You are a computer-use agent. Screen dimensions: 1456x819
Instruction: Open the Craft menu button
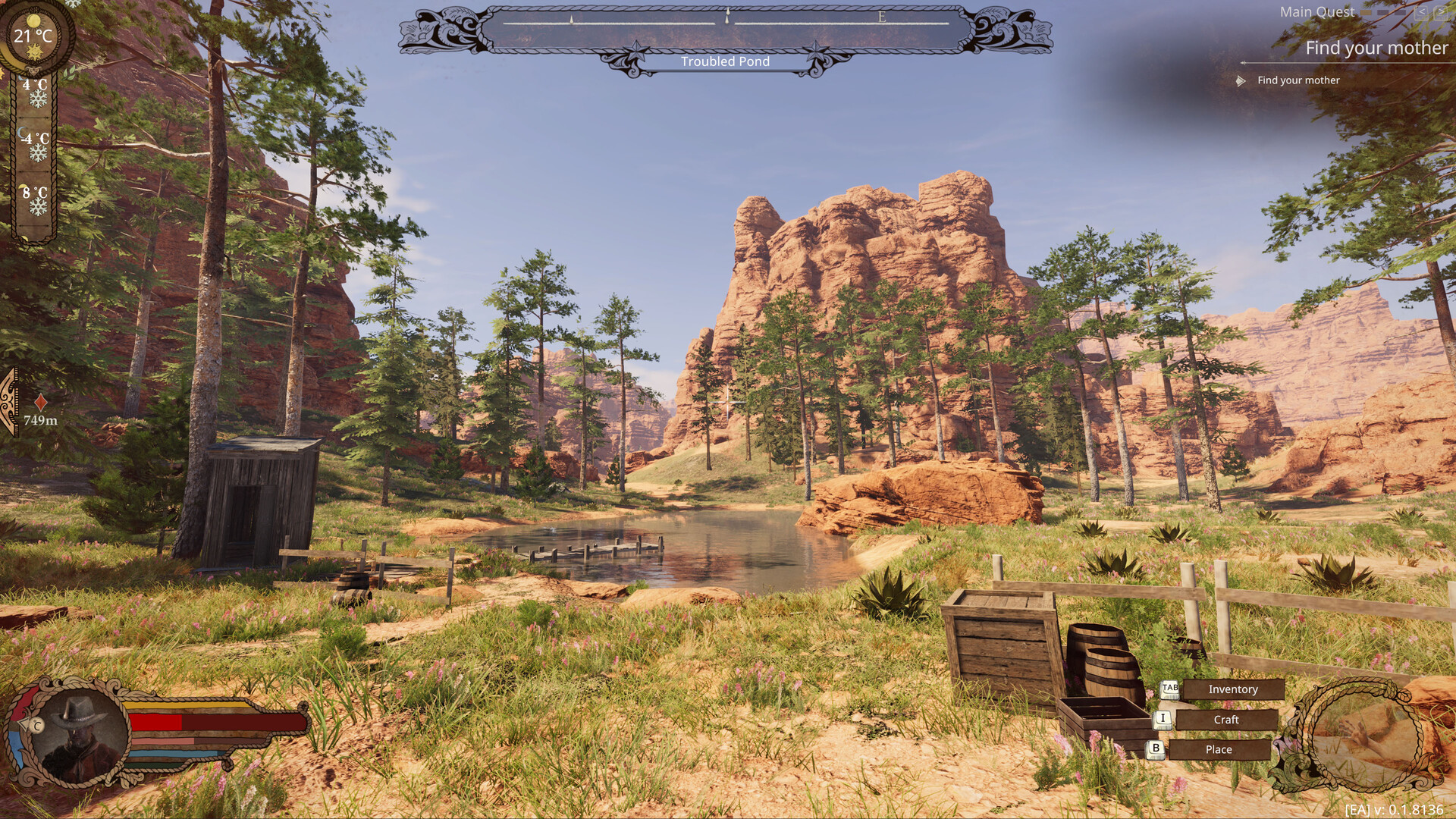(1225, 720)
